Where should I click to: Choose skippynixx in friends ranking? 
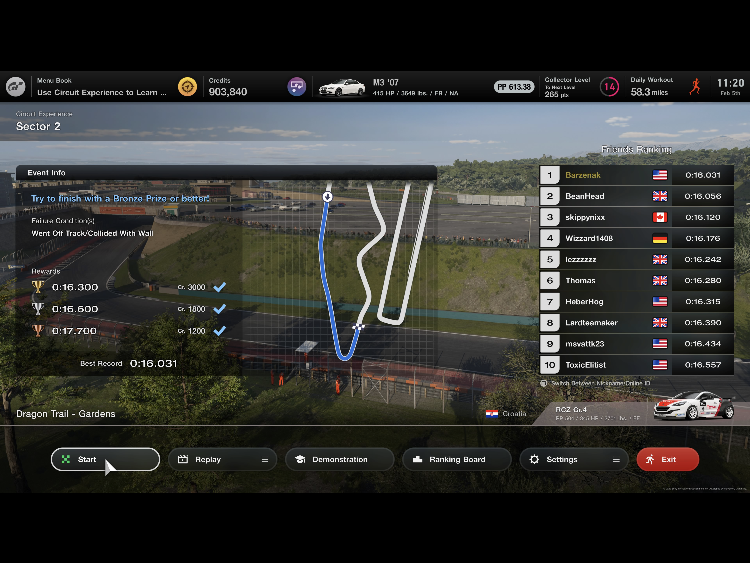(x=636, y=217)
